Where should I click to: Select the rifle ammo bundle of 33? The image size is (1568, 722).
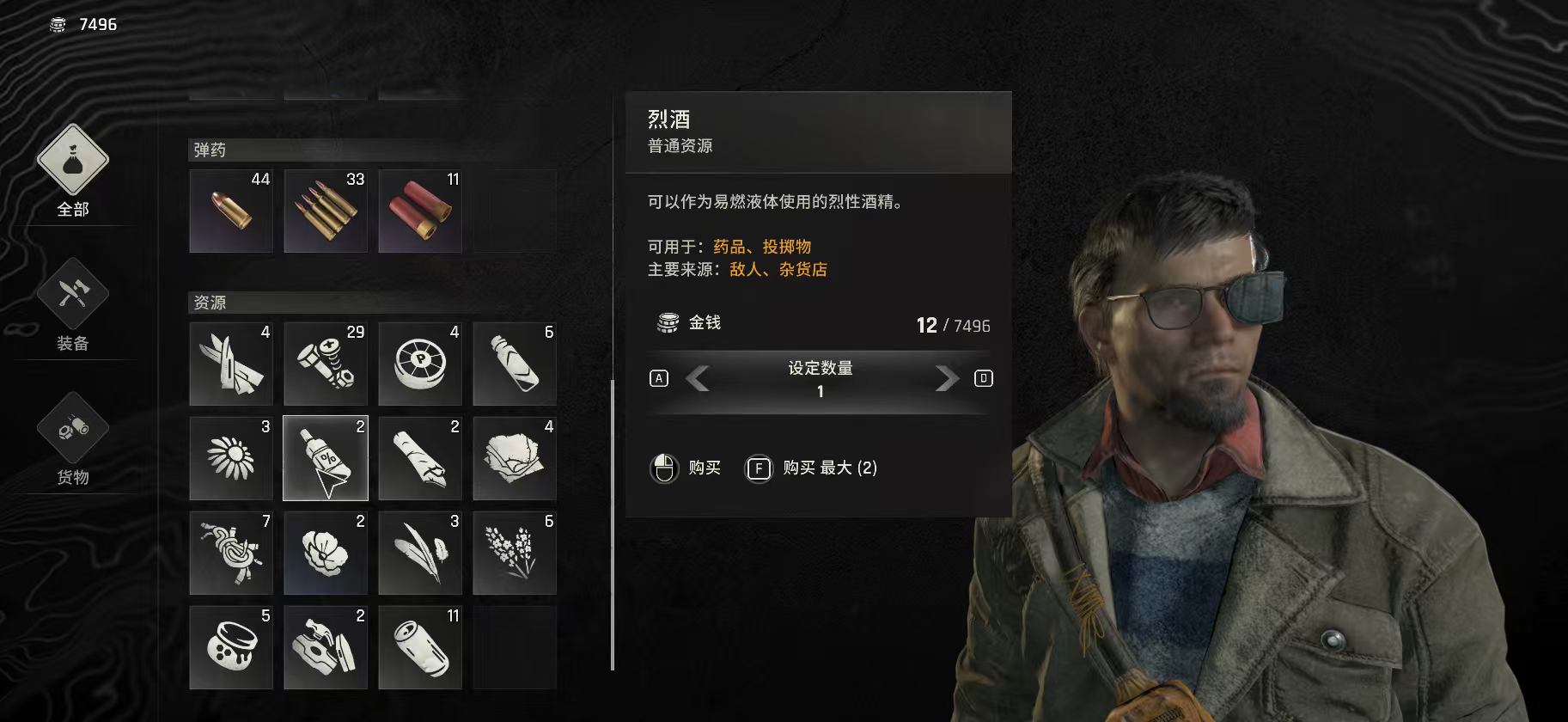click(325, 211)
